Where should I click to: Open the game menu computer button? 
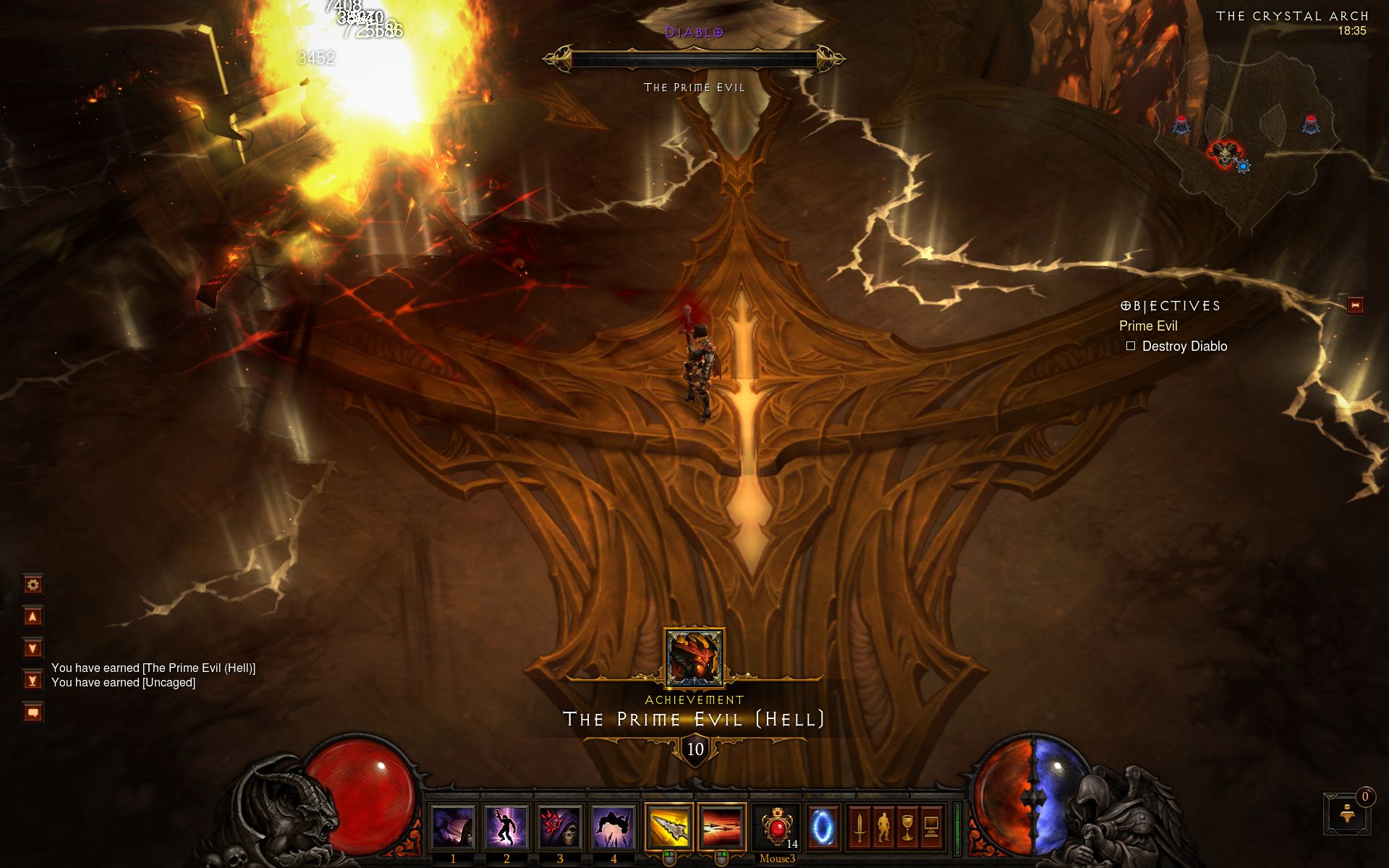point(931,827)
